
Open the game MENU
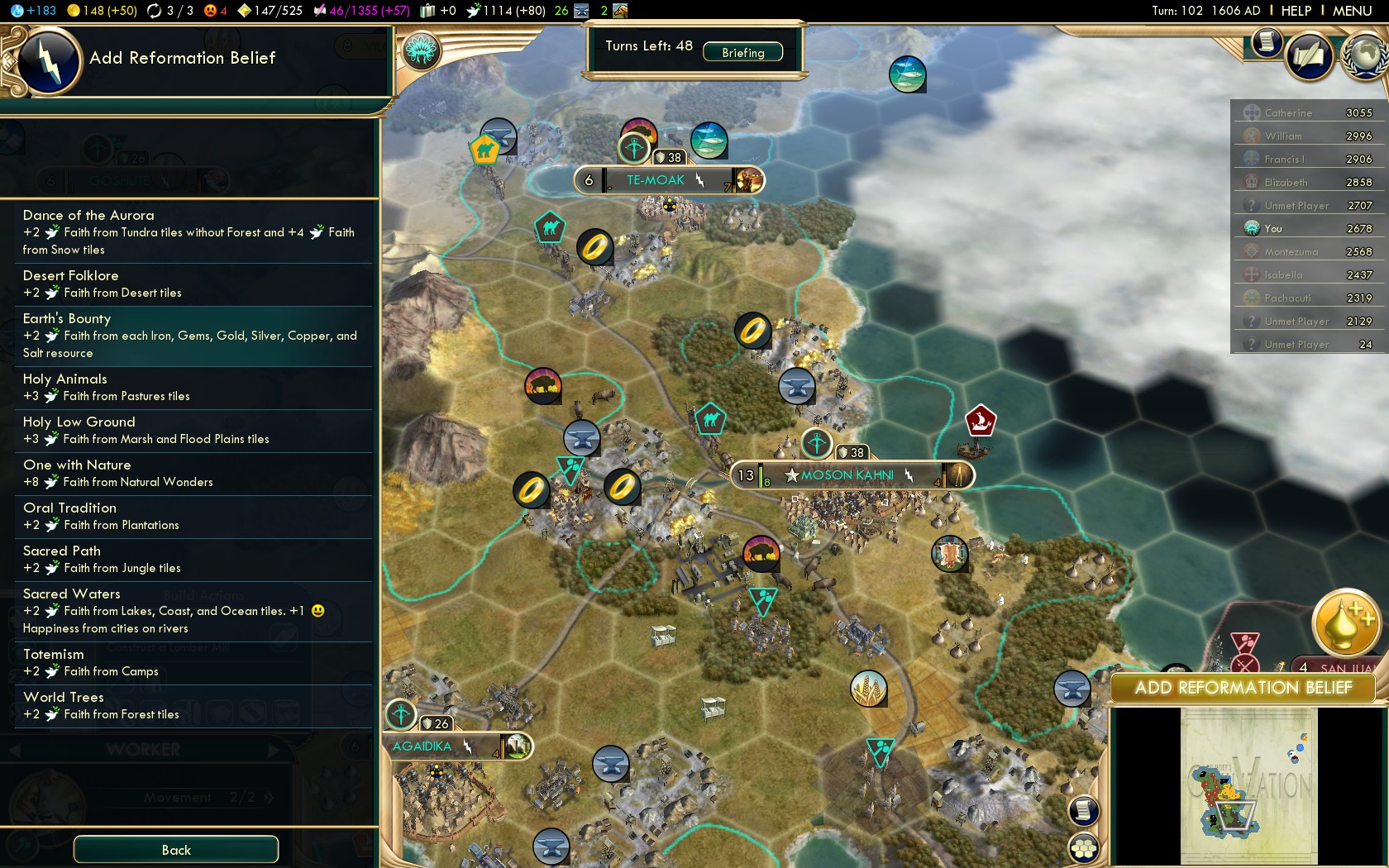1352,11
